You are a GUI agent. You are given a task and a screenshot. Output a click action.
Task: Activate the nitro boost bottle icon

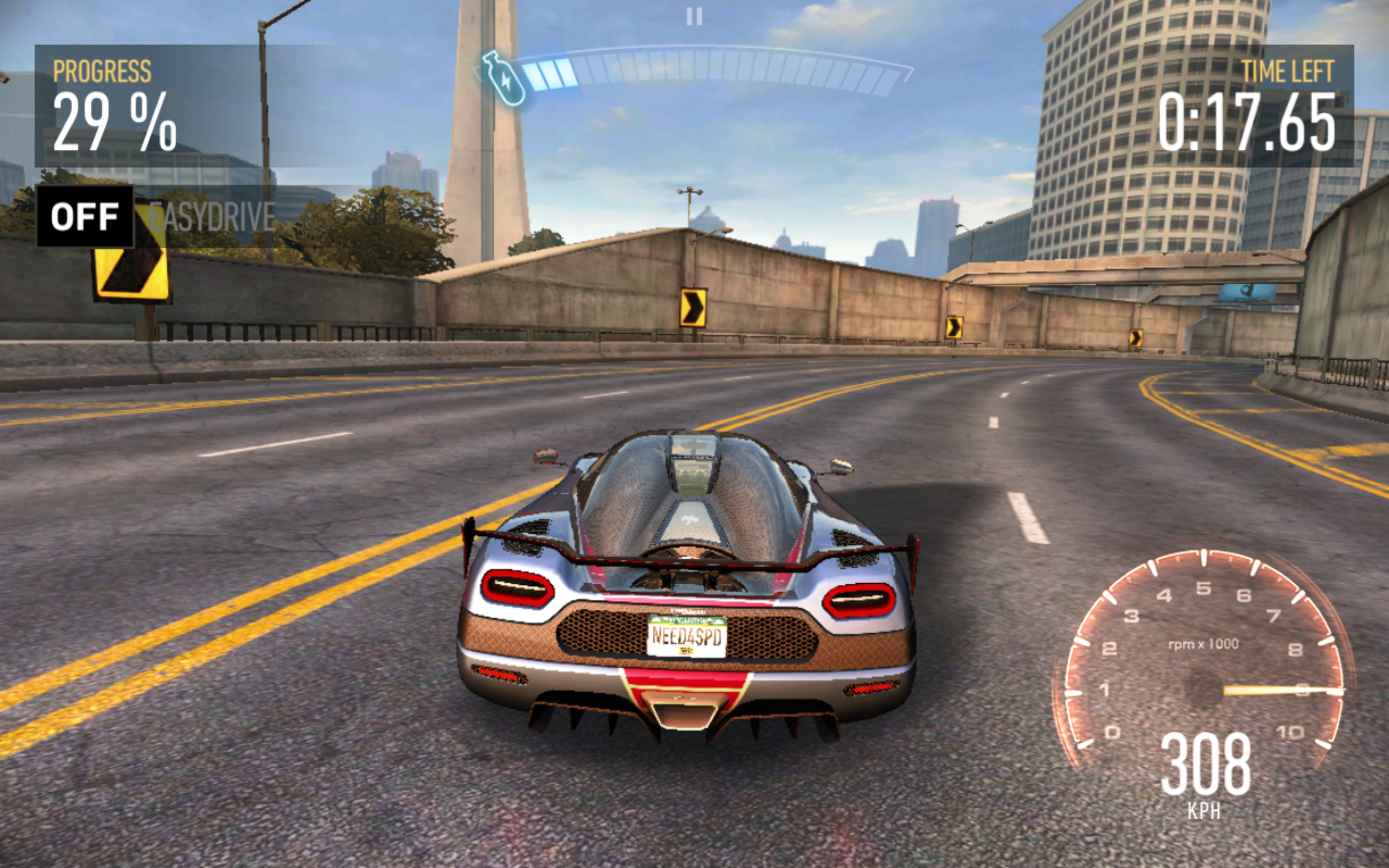point(502,78)
